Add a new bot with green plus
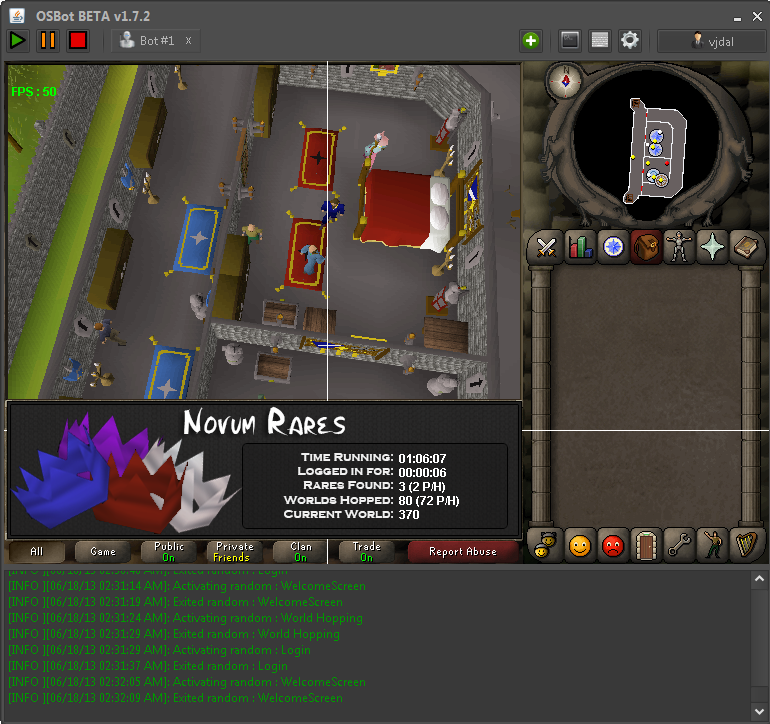Screen dimensions: 770x724 tap(530, 41)
